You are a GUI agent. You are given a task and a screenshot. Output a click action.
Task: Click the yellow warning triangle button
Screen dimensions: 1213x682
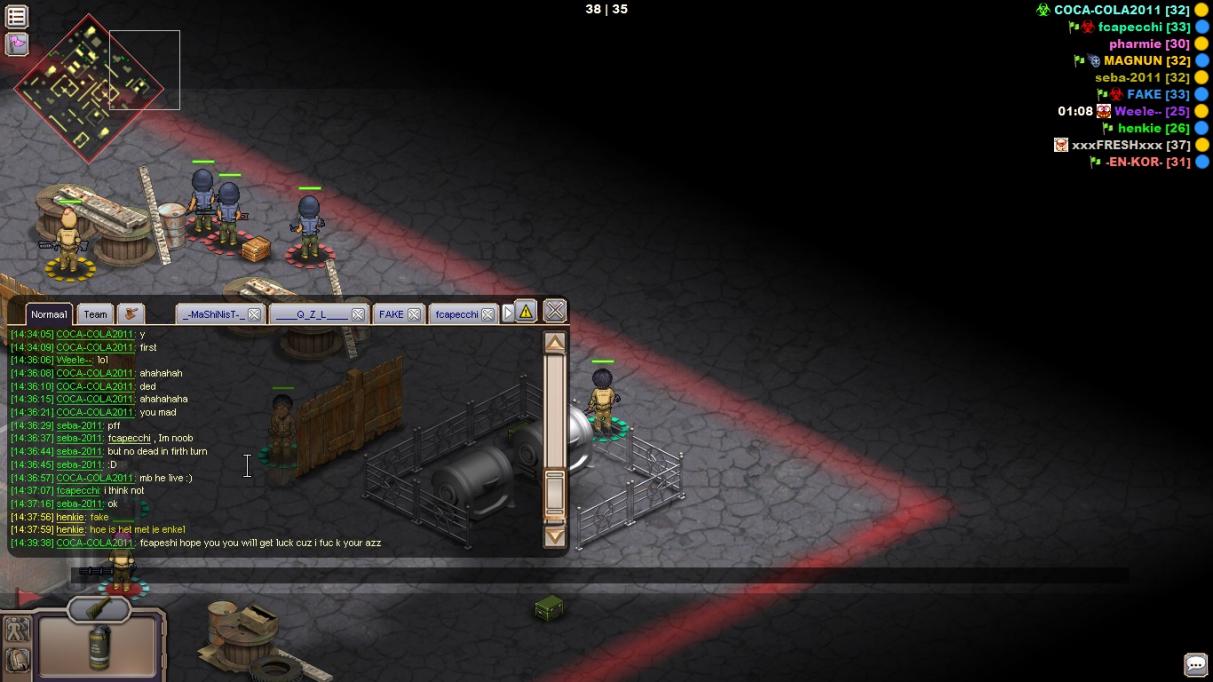526,311
